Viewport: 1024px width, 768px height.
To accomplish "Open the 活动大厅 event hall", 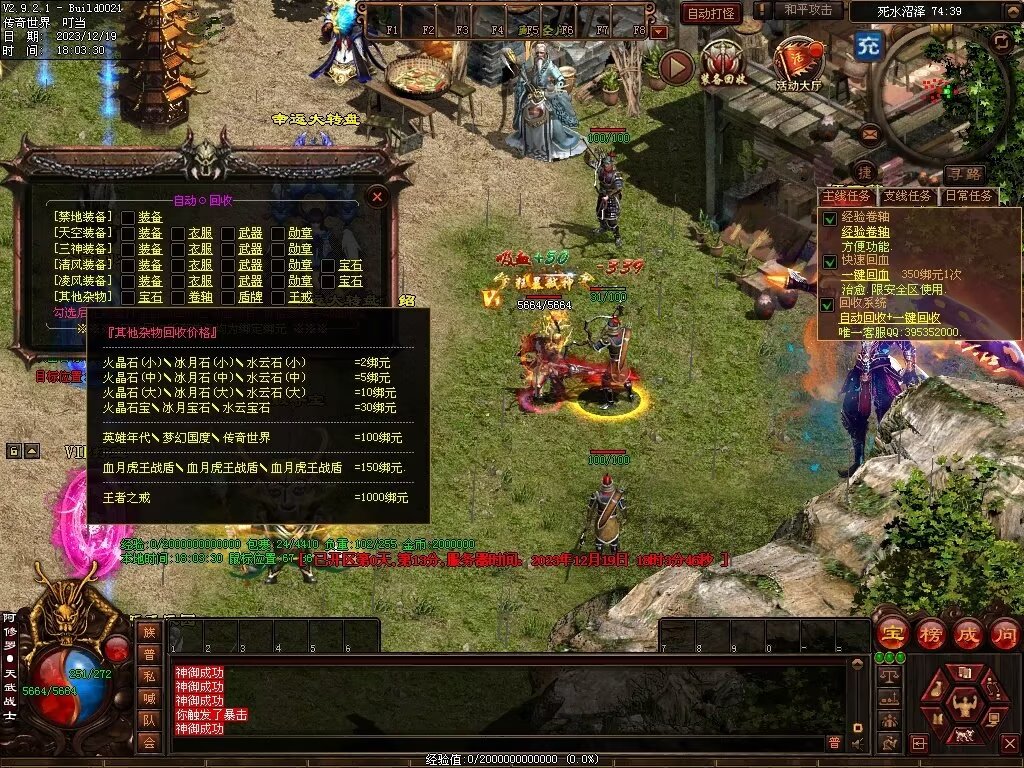I will 797,65.
